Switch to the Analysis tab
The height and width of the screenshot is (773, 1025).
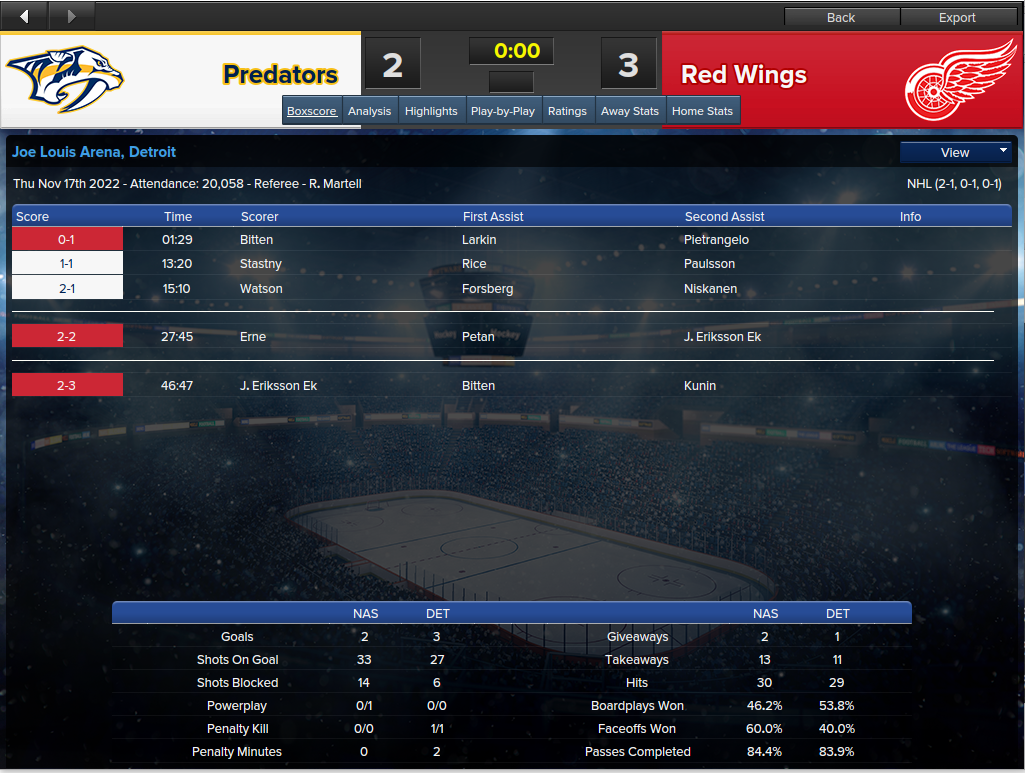(x=369, y=111)
